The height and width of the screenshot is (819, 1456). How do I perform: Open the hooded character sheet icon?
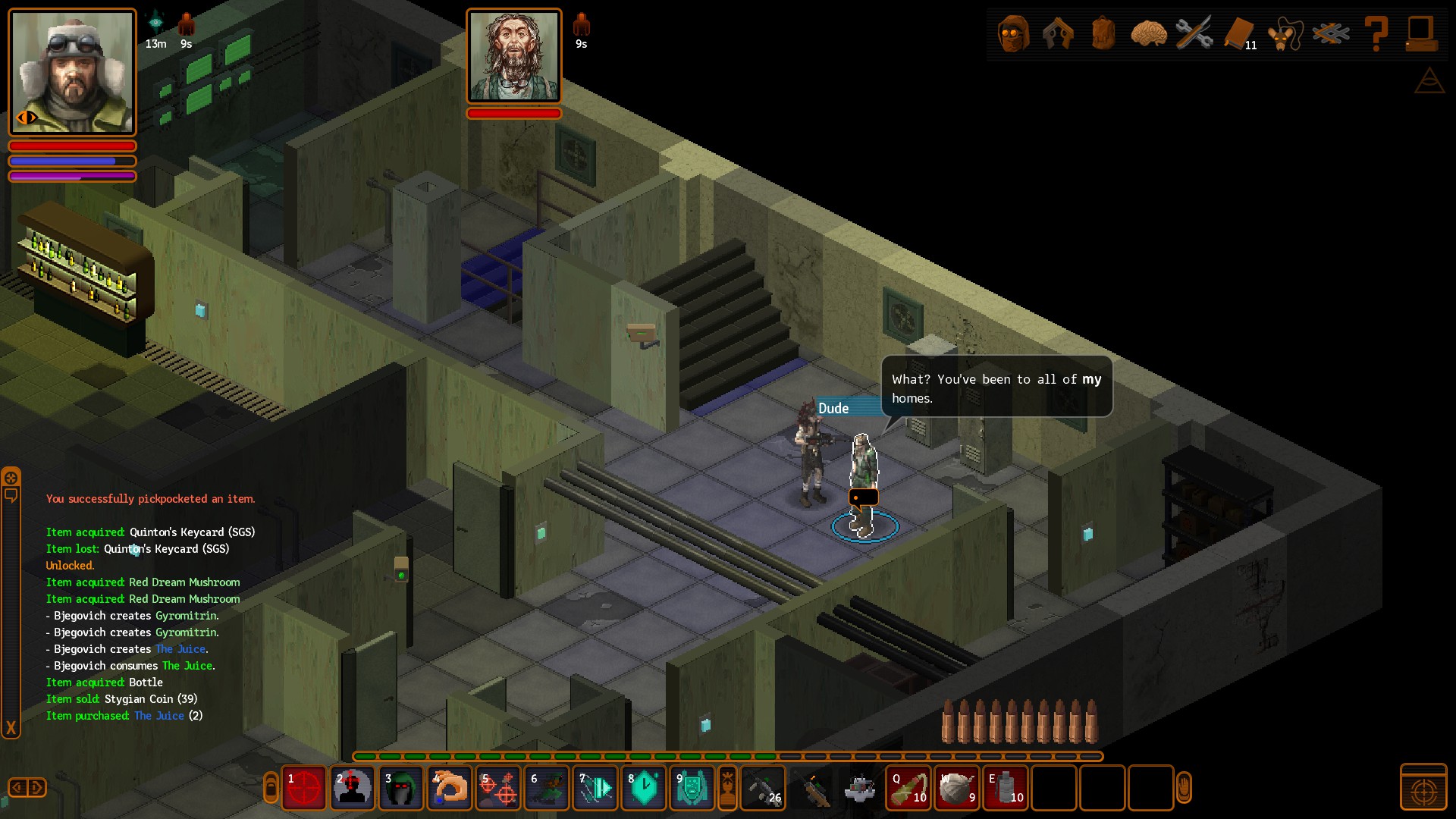click(x=1013, y=34)
